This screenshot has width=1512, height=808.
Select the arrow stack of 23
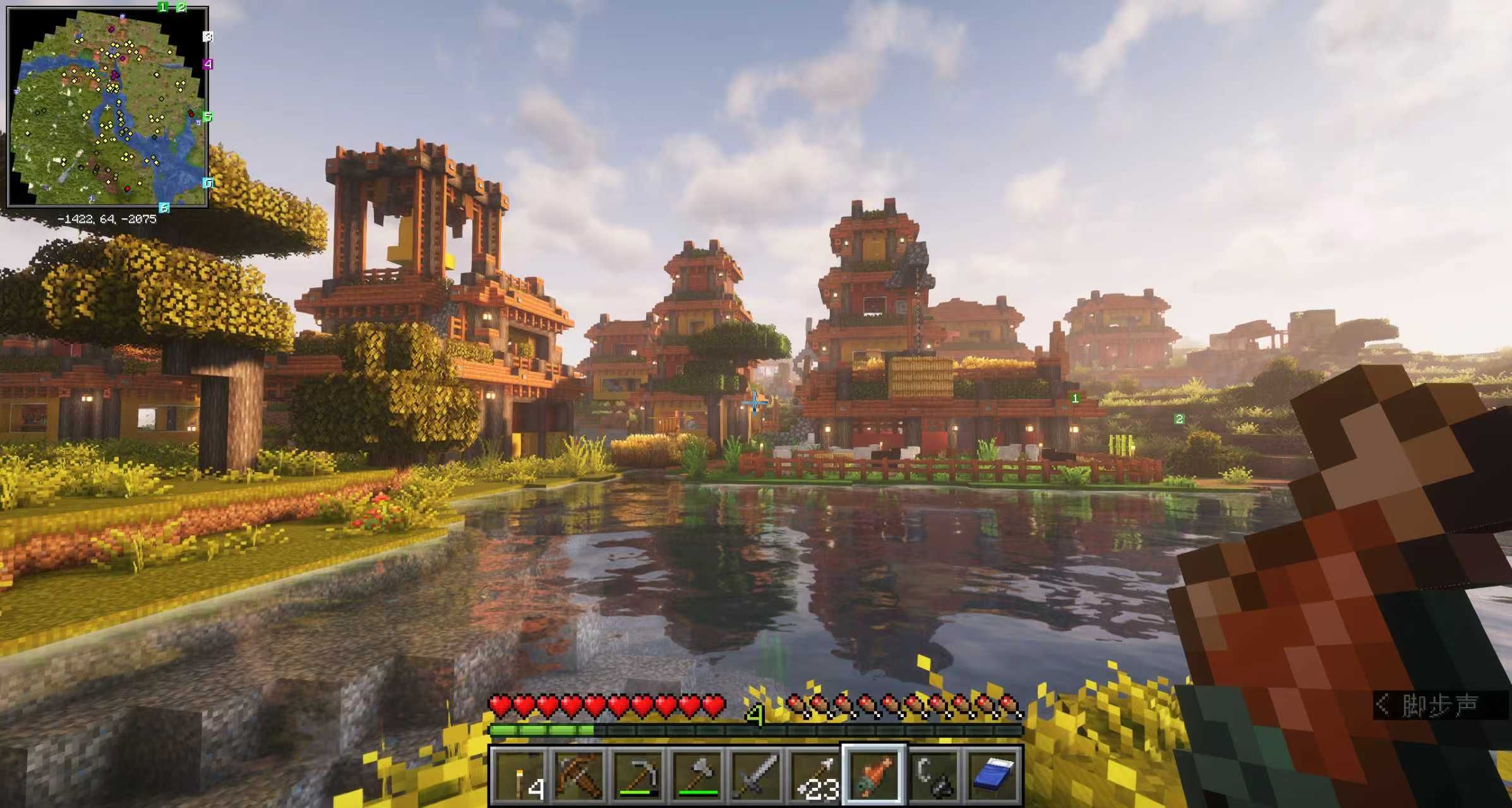tap(816, 775)
